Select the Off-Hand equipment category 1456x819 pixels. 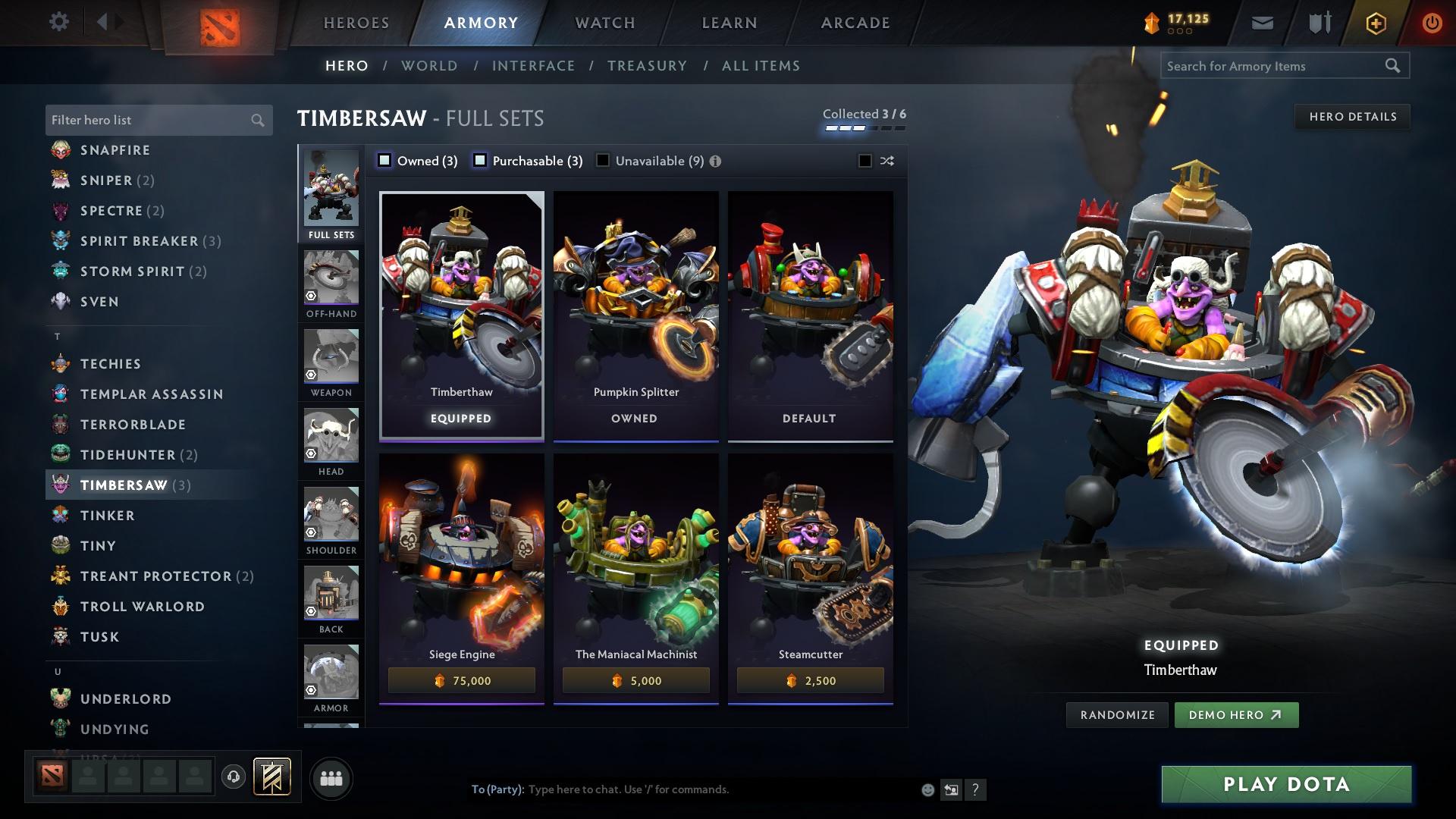click(331, 282)
